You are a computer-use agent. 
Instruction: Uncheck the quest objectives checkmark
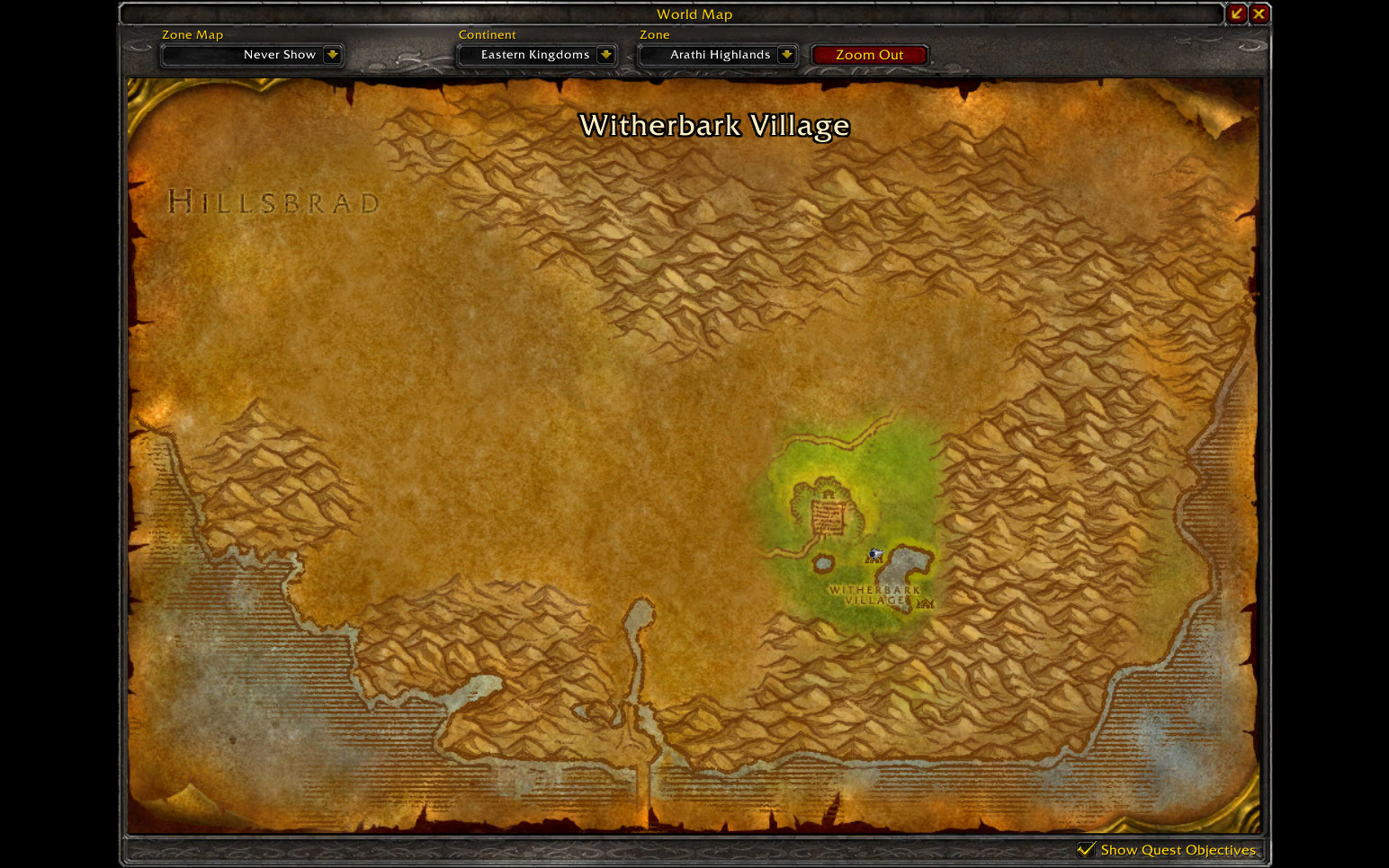pos(1088,849)
